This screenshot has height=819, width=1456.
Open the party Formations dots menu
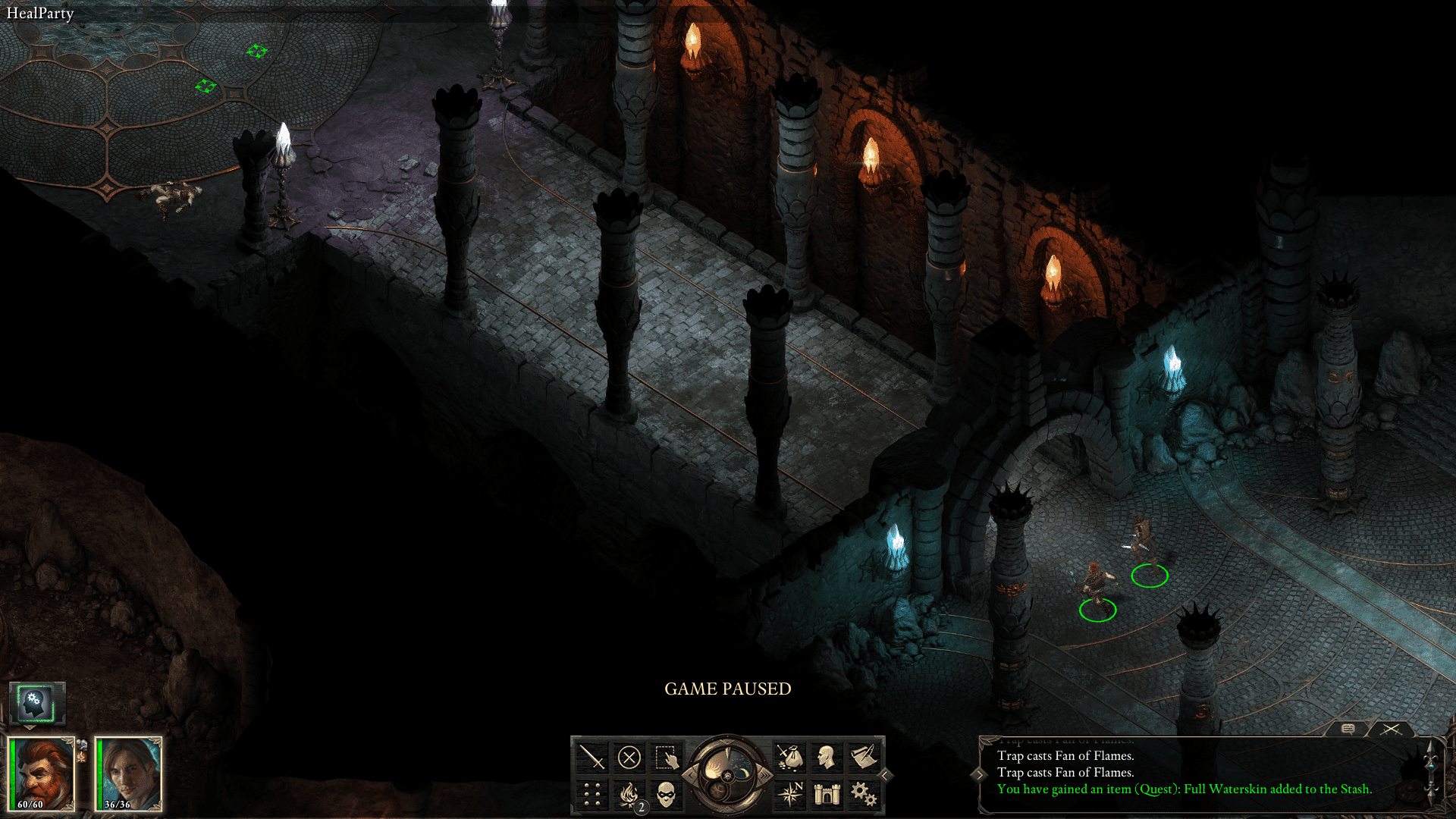click(592, 796)
